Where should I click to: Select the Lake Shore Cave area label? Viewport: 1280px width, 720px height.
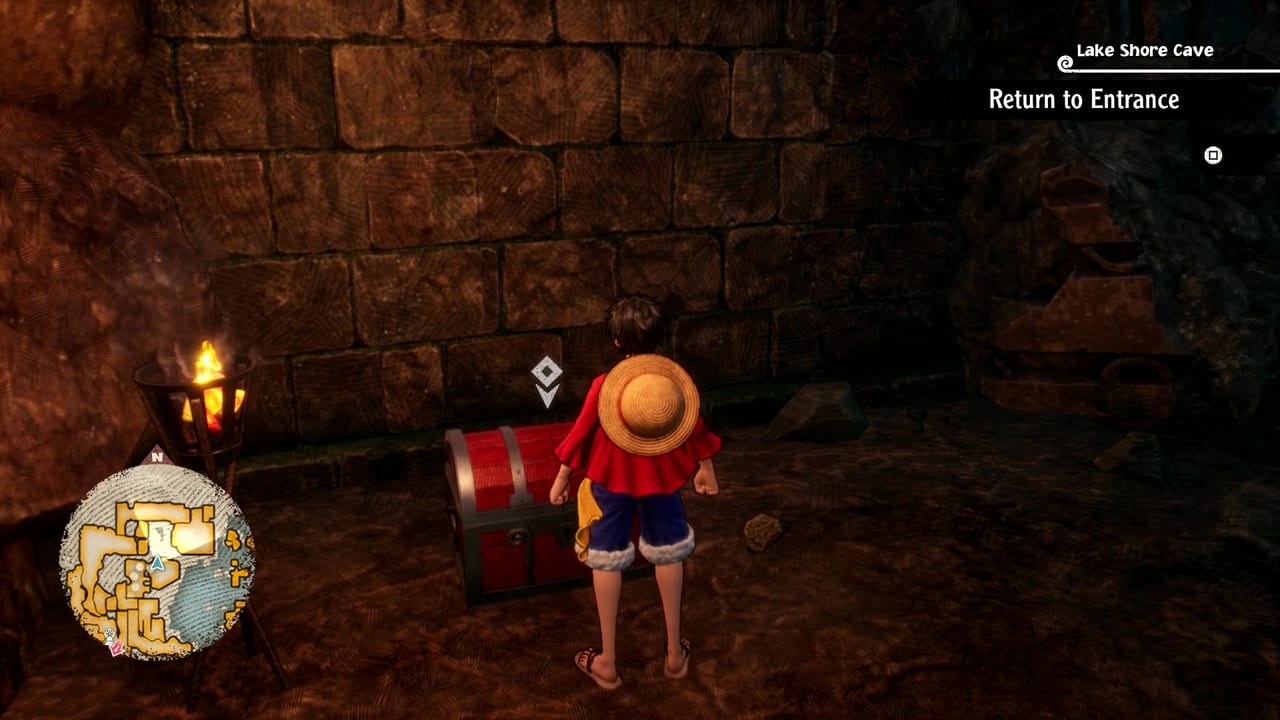coord(1145,48)
